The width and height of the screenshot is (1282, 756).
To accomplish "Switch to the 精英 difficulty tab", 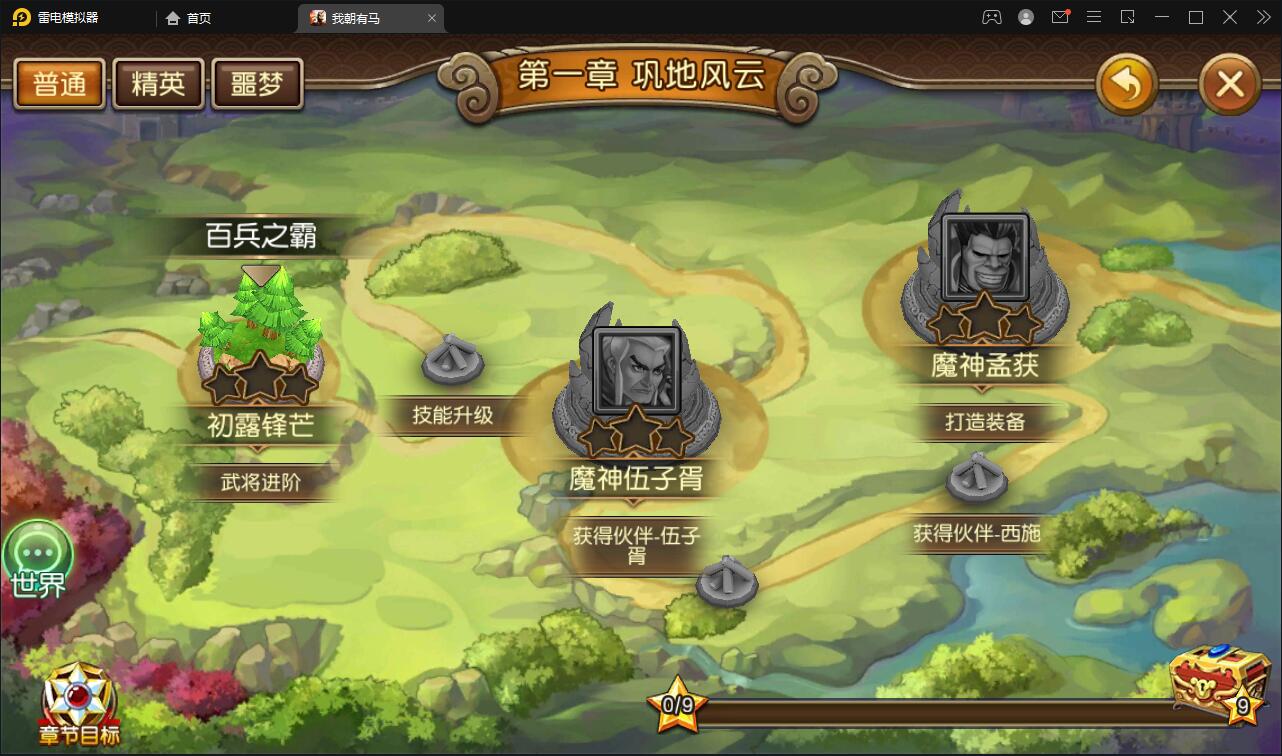I will click(157, 84).
